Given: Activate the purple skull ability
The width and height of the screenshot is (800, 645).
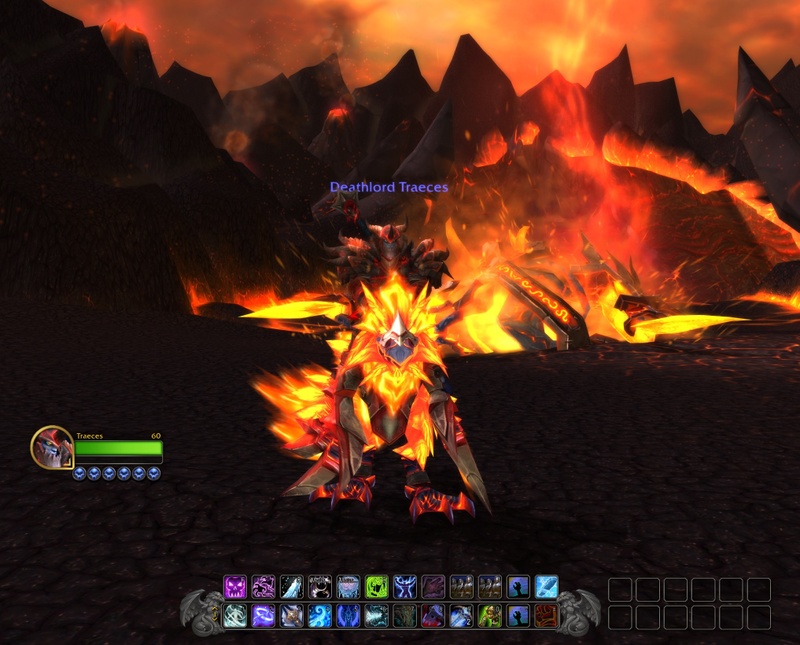Looking at the screenshot, I should click(235, 587).
